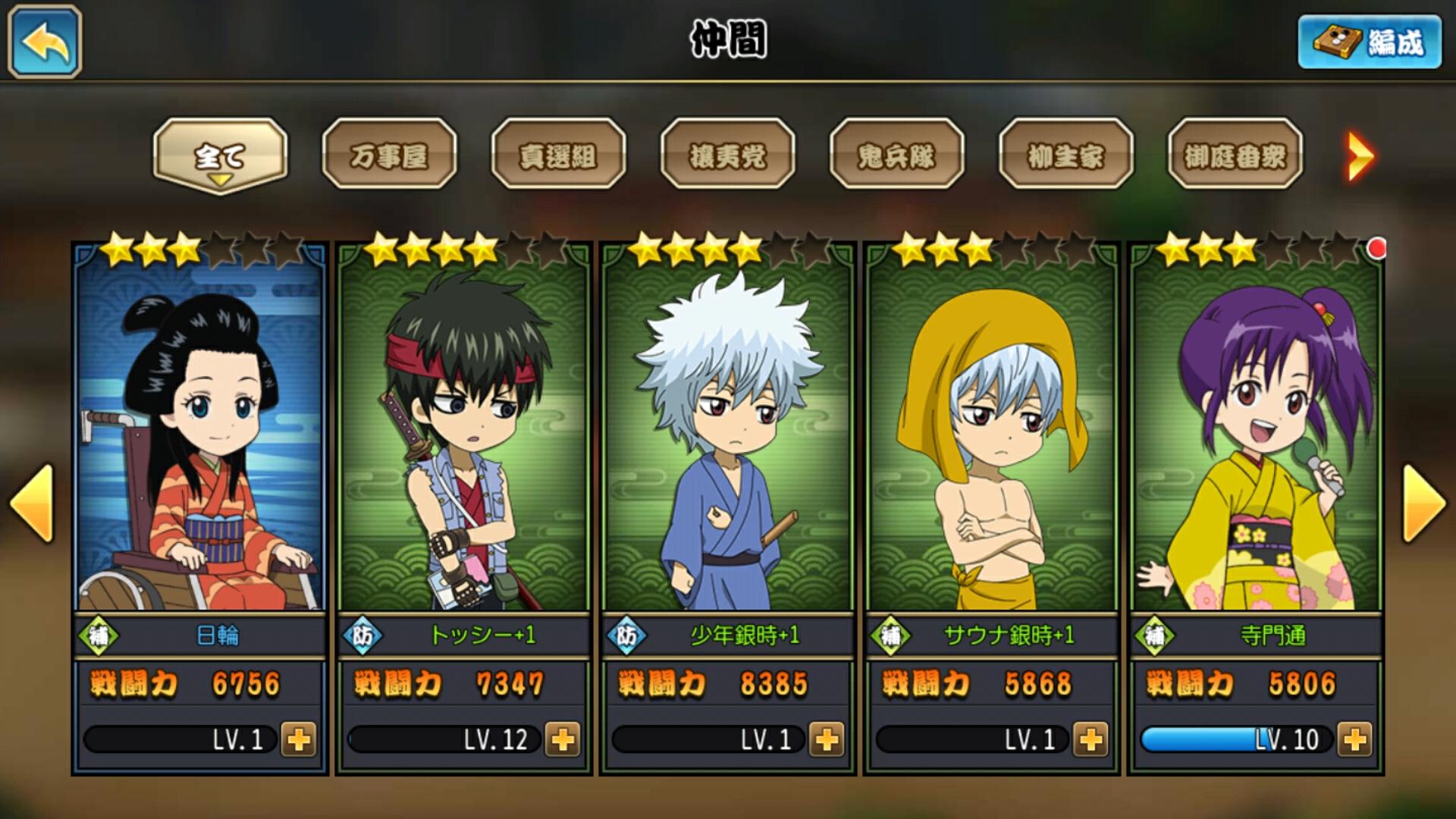Show previous characters with left yellow arrow
This screenshot has width=1456, height=819.
(32, 504)
